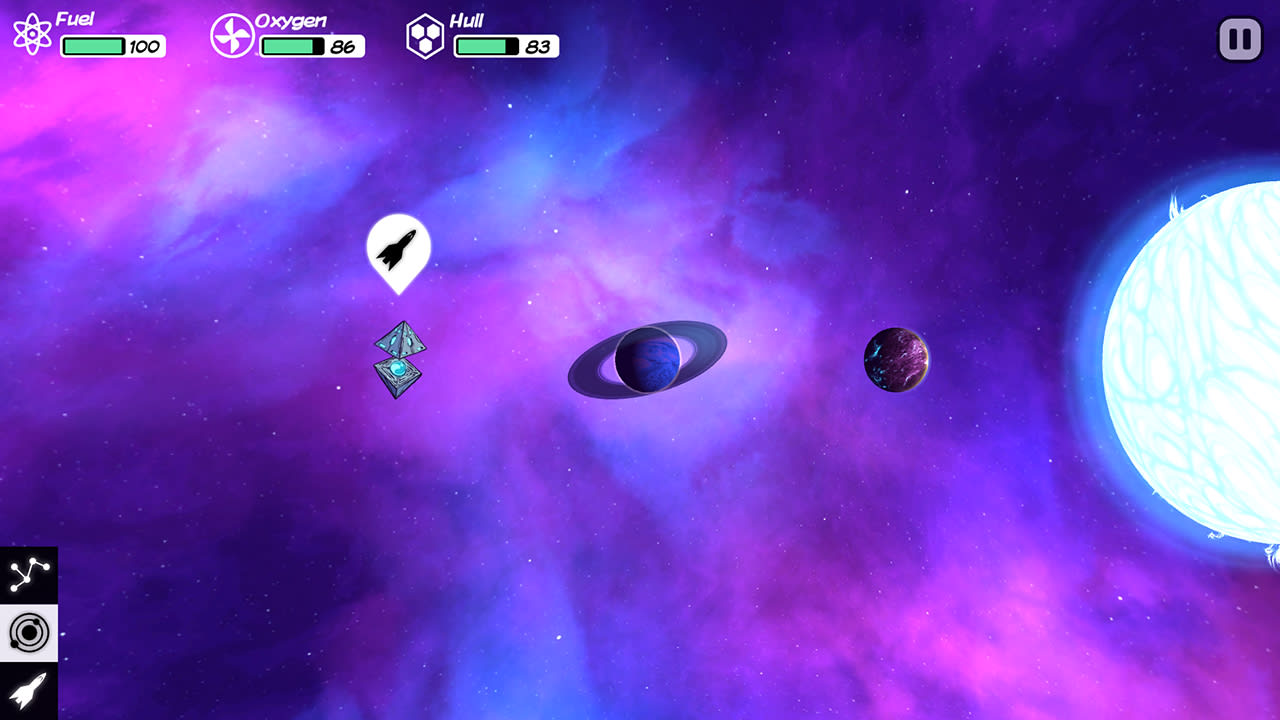The width and height of the screenshot is (1280, 720).
Task: Click the floating tetrahedron artifacts
Action: point(401,360)
